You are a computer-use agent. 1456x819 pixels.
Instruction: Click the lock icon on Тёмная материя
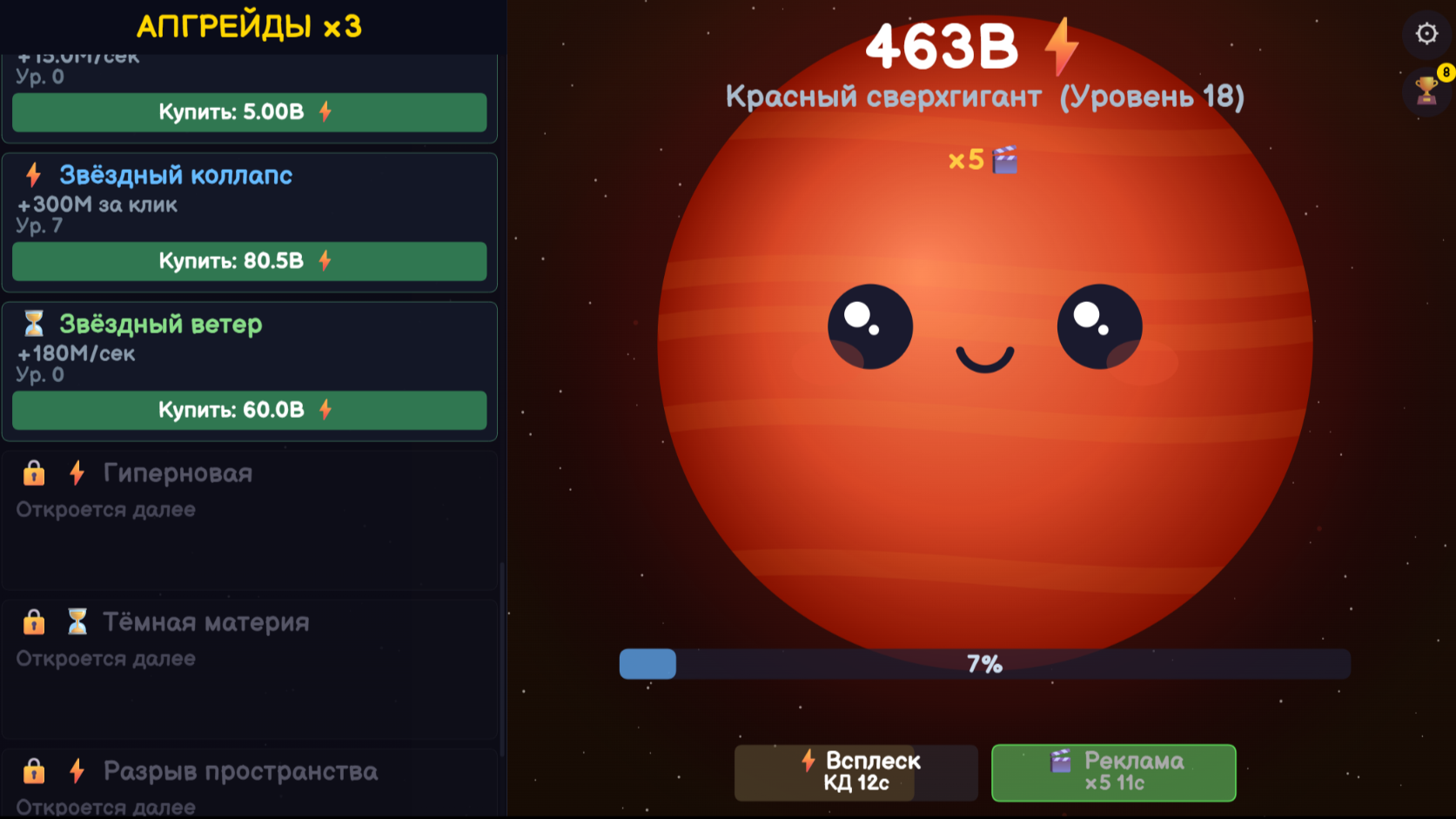tap(33, 621)
